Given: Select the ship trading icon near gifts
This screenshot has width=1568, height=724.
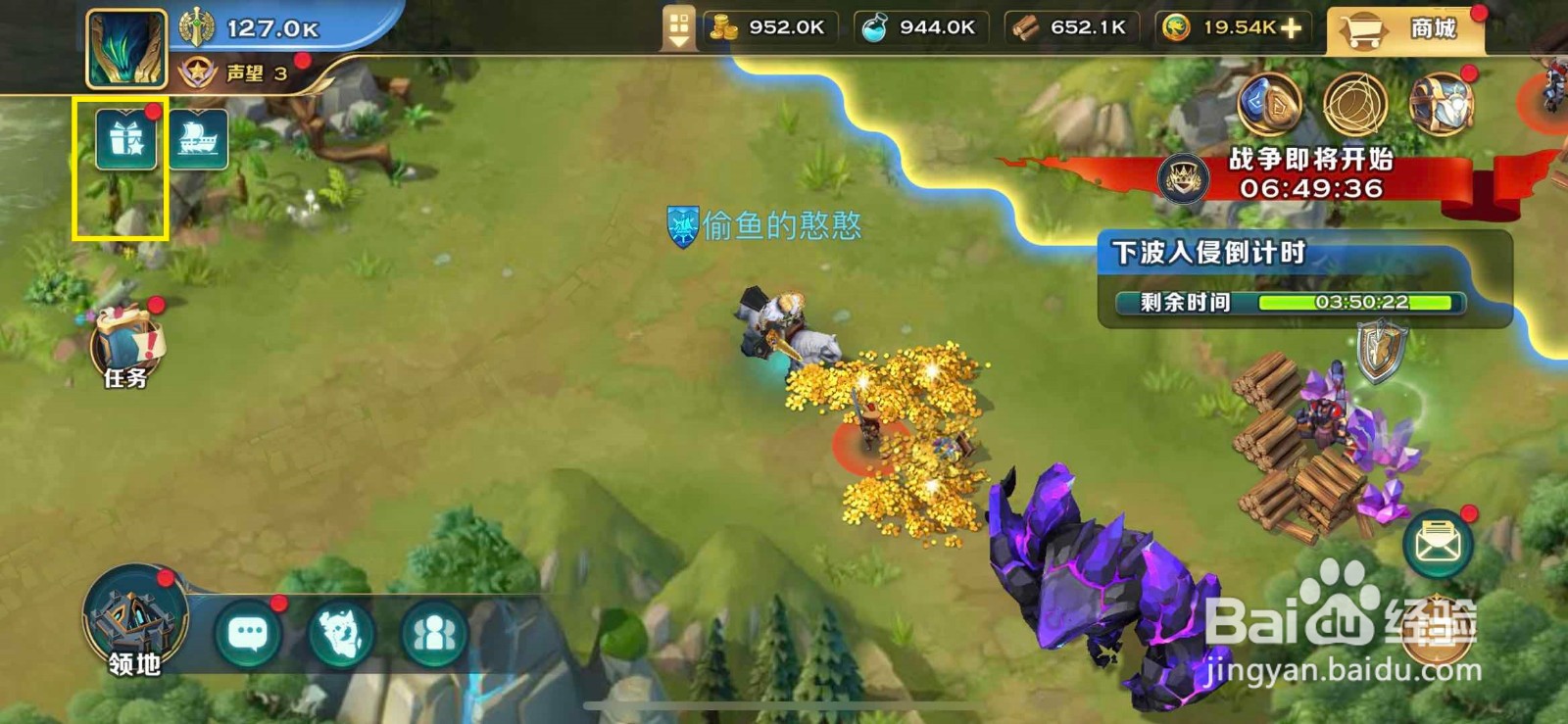Looking at the screenshot, I should pyautogui.click(x=197, y=140).
